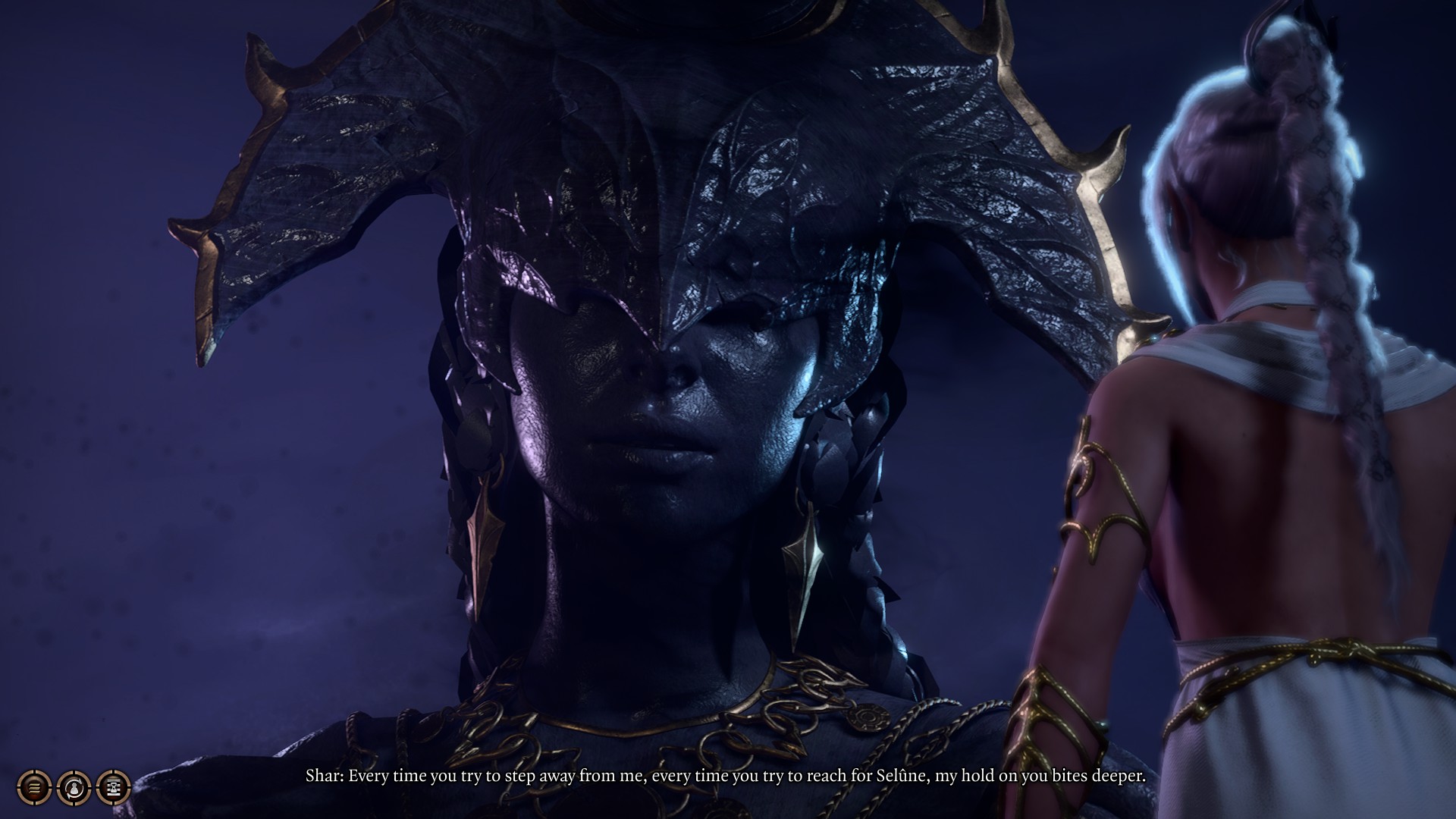This screenshot has height=819, width=1456.
Task: Click the middle icon showing a rotating figure
Action: point(74,788)
